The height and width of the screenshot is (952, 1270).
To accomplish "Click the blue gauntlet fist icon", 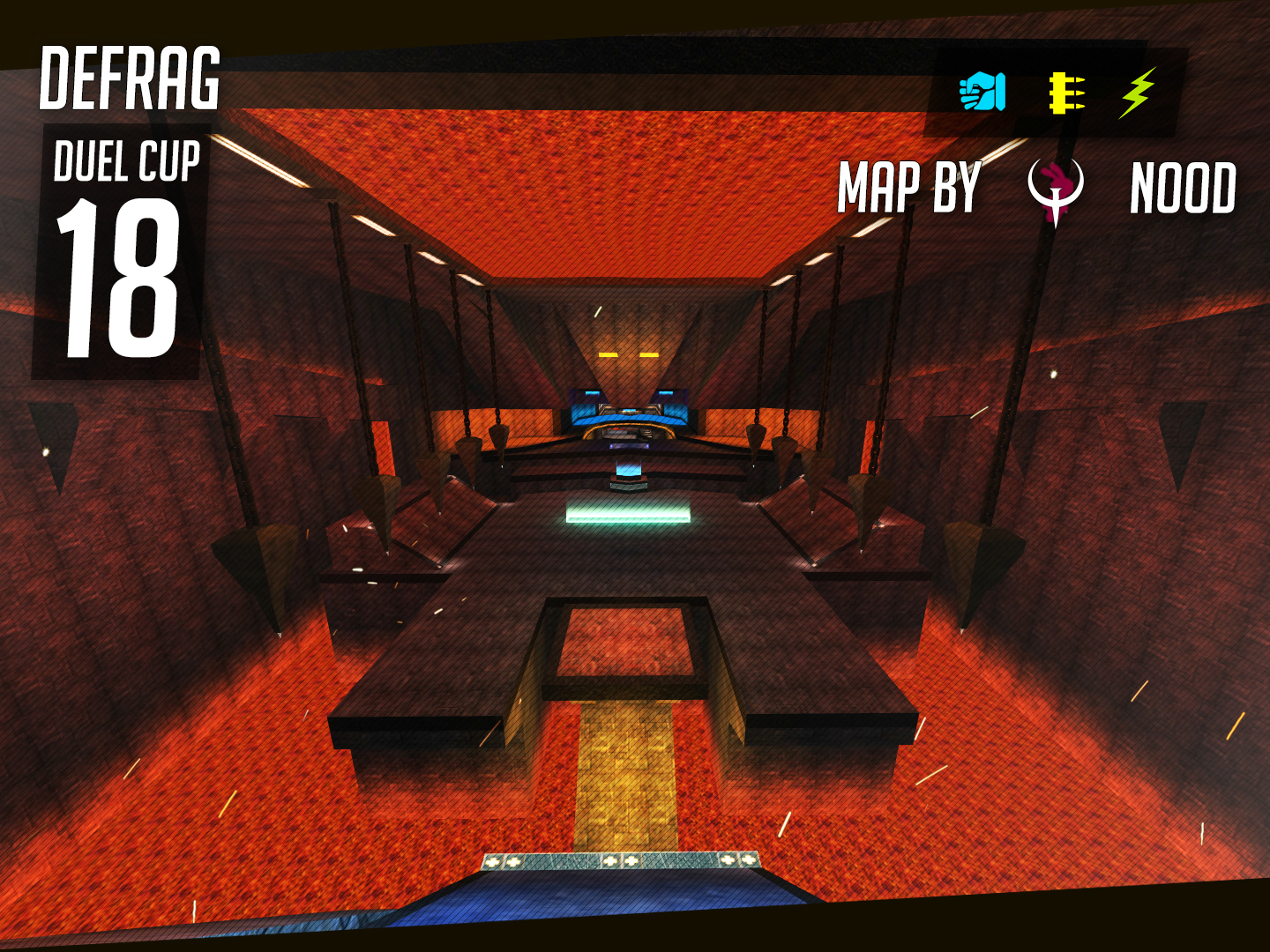I will (x=982, y=92).
